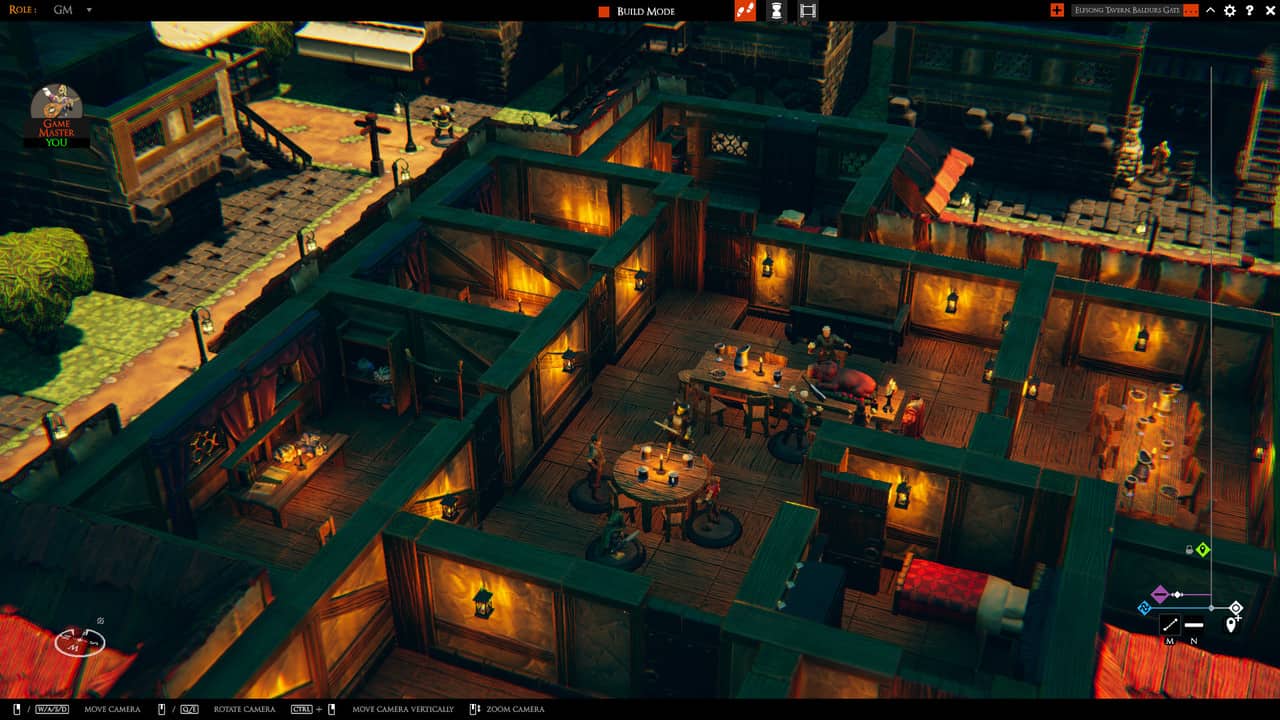Open the hourglass initiative tracker

(776, 12)
